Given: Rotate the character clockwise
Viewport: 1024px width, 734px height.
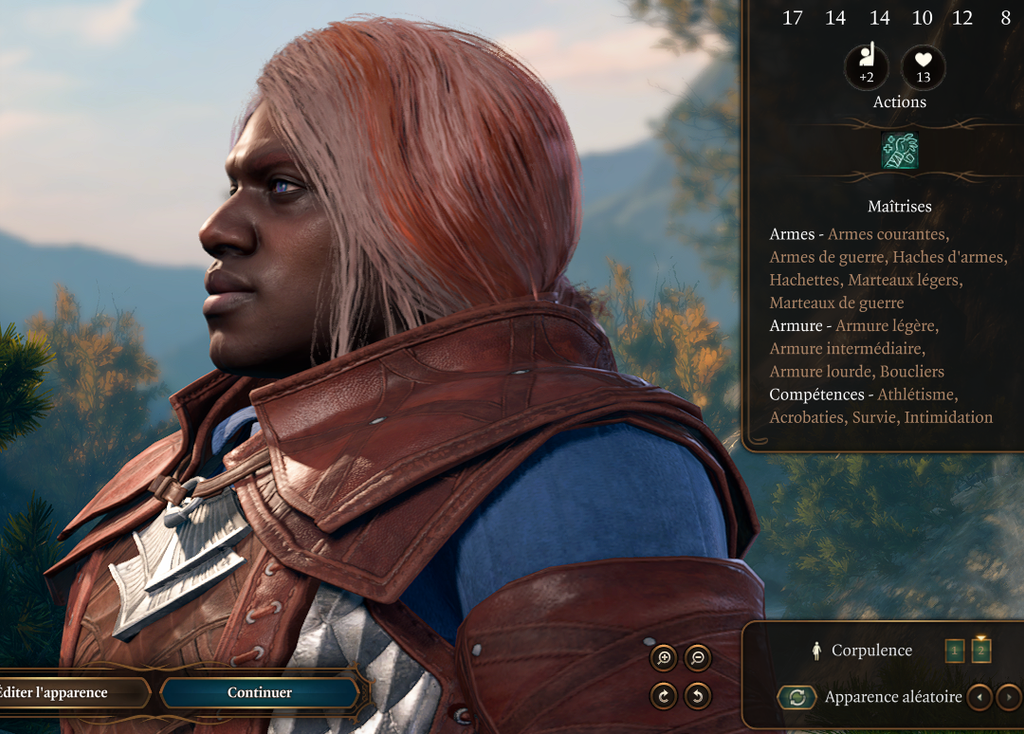Looking at the screenshot, I should tap(663, 695).
